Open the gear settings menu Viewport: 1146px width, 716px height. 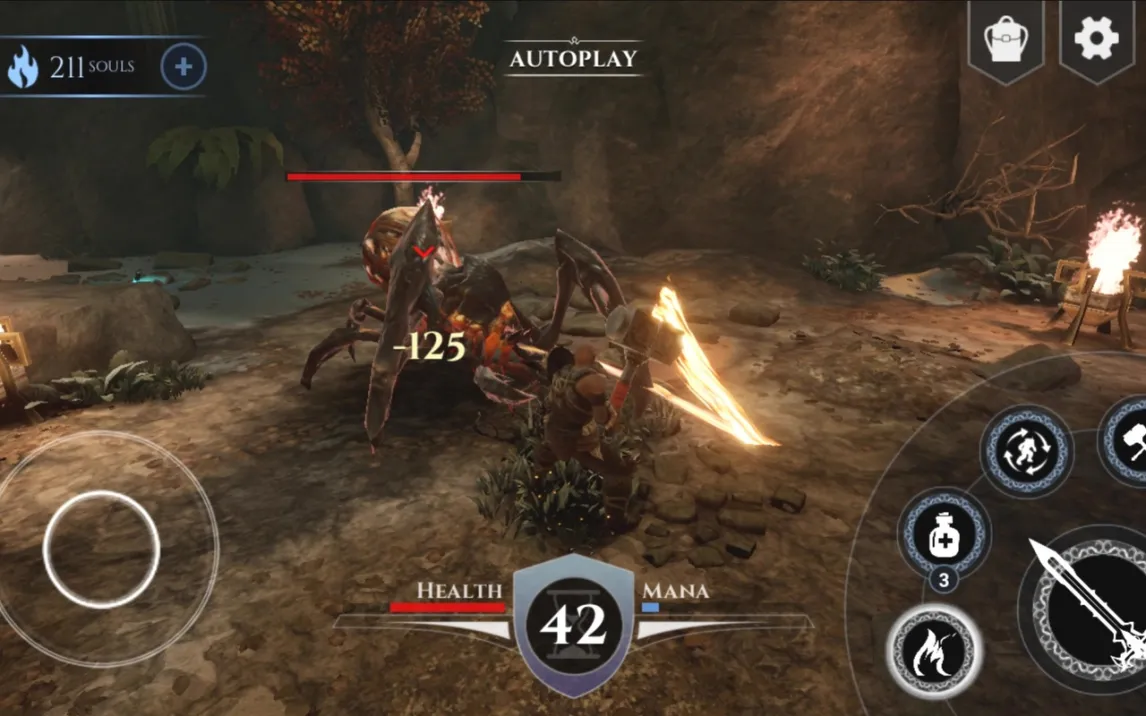pyautogui.click(x=1096, y=39)
